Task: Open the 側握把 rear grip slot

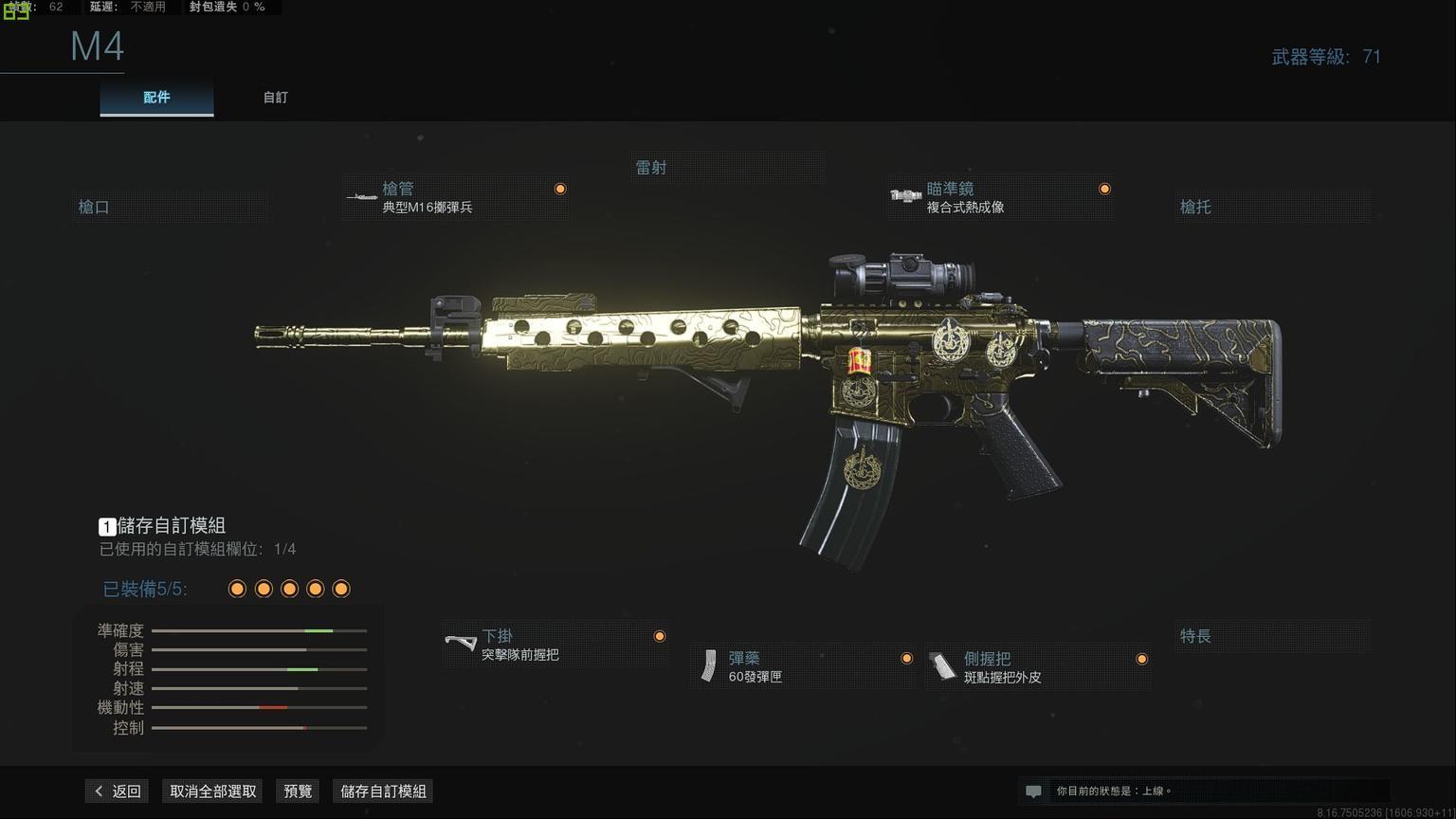Action: click(x=1038, y=667)
